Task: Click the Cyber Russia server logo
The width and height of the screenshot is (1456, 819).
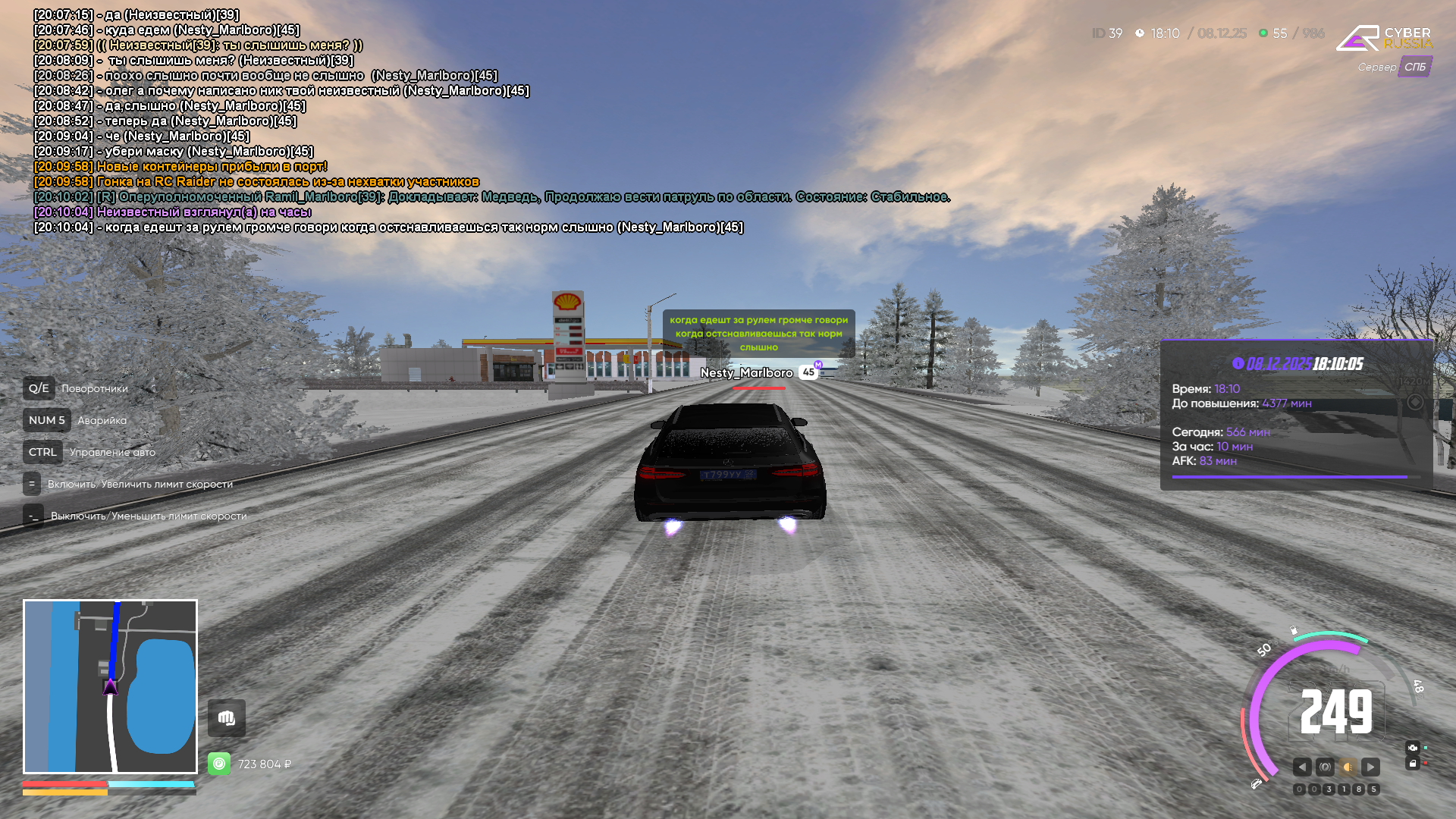Action: coord(1384,38)
